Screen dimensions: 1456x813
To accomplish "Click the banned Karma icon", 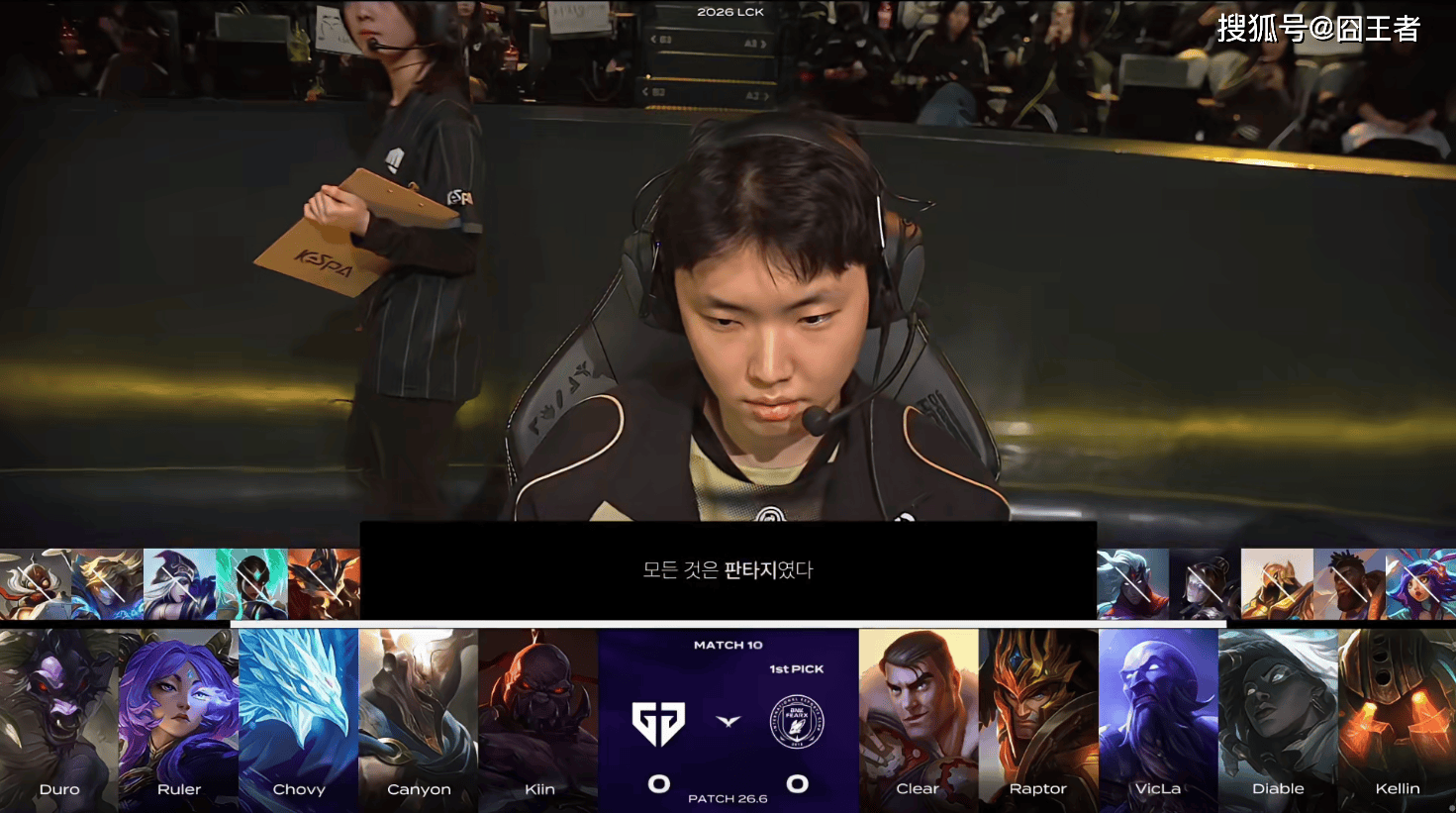I will click(251, 584).
